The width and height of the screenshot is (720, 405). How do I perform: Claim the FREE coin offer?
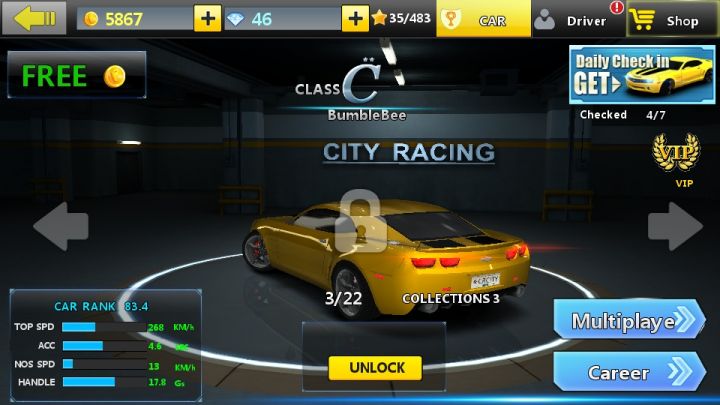tap(75, 75)
